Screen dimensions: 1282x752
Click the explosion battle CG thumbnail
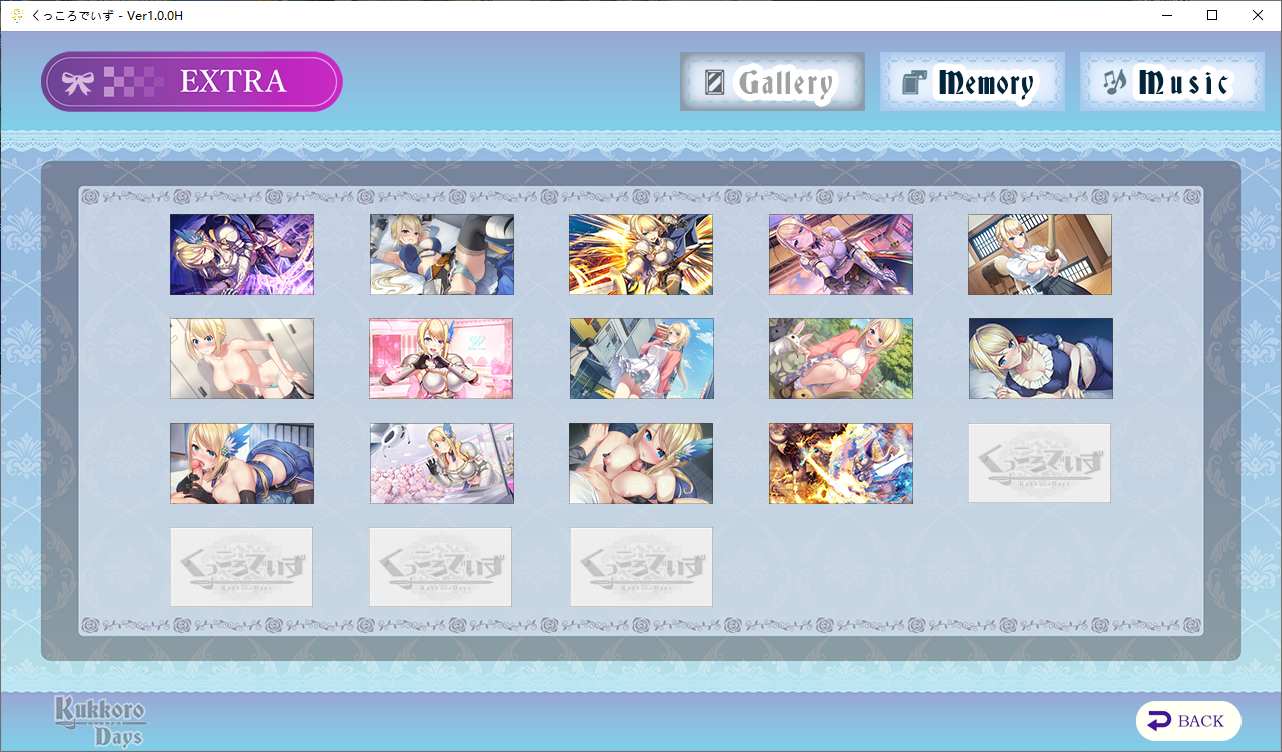(840, 463)
